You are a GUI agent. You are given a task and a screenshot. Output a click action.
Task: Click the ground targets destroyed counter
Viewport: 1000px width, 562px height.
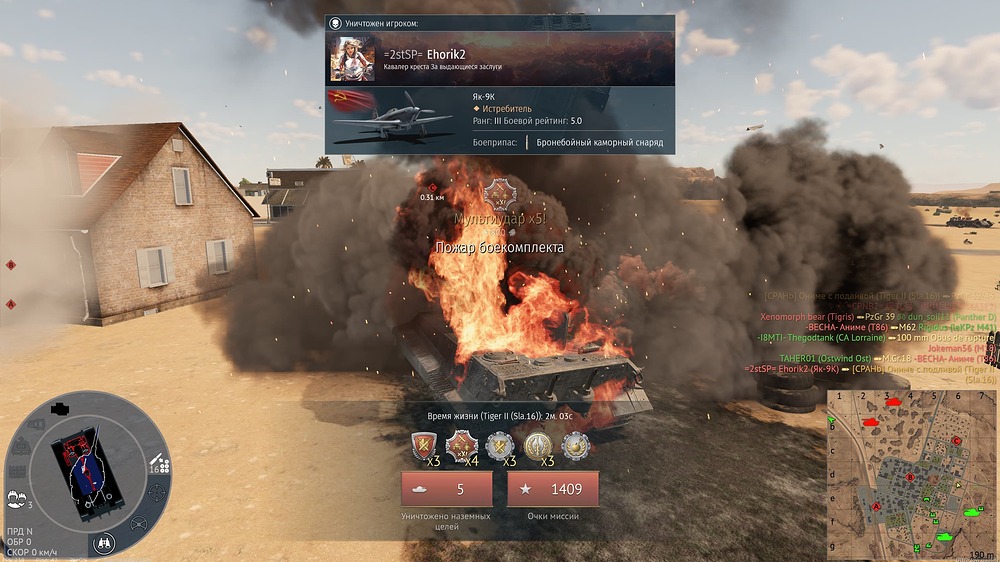click(446, 490)
